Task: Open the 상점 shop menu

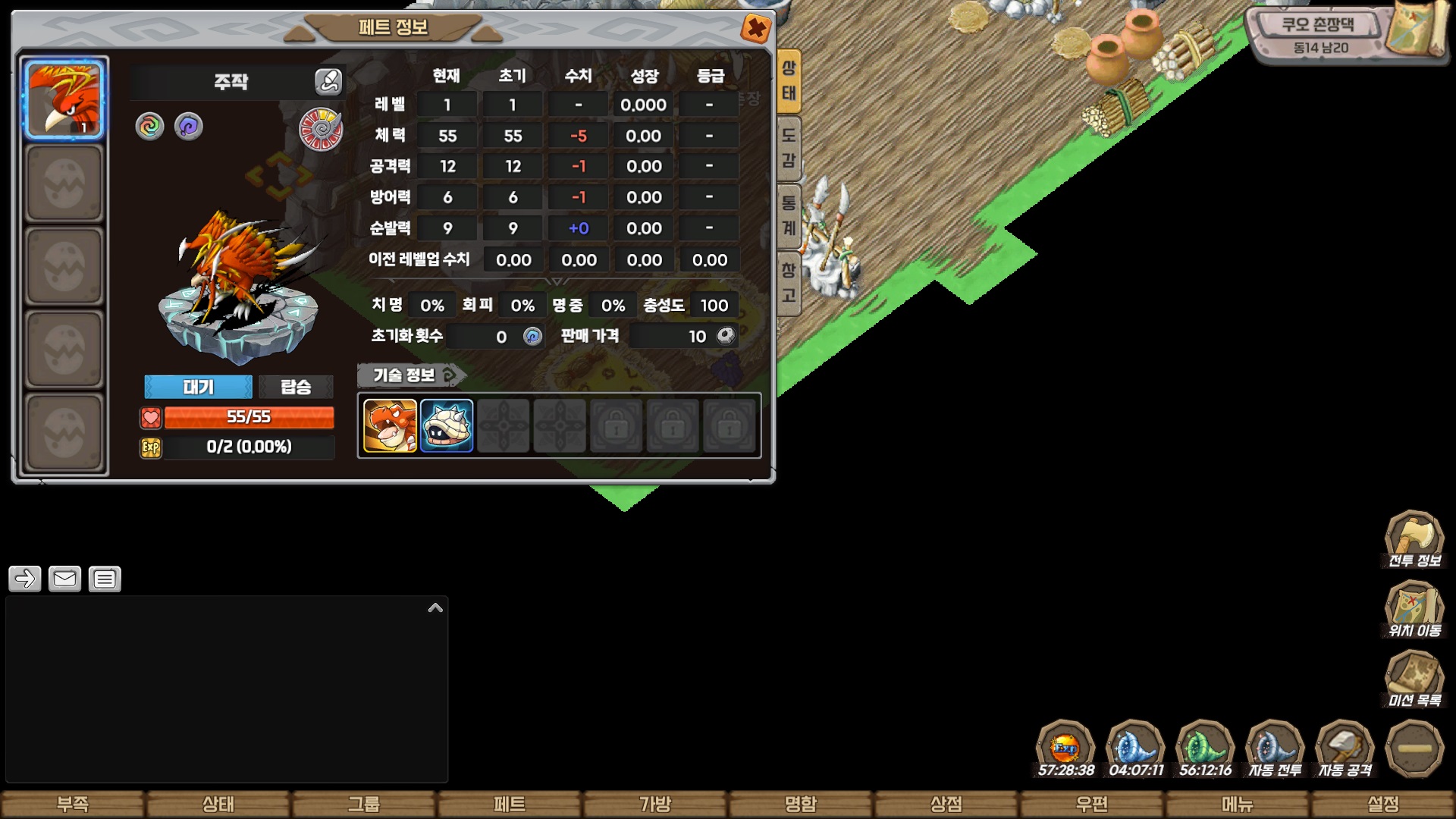Action: click(x=946, y=804)
